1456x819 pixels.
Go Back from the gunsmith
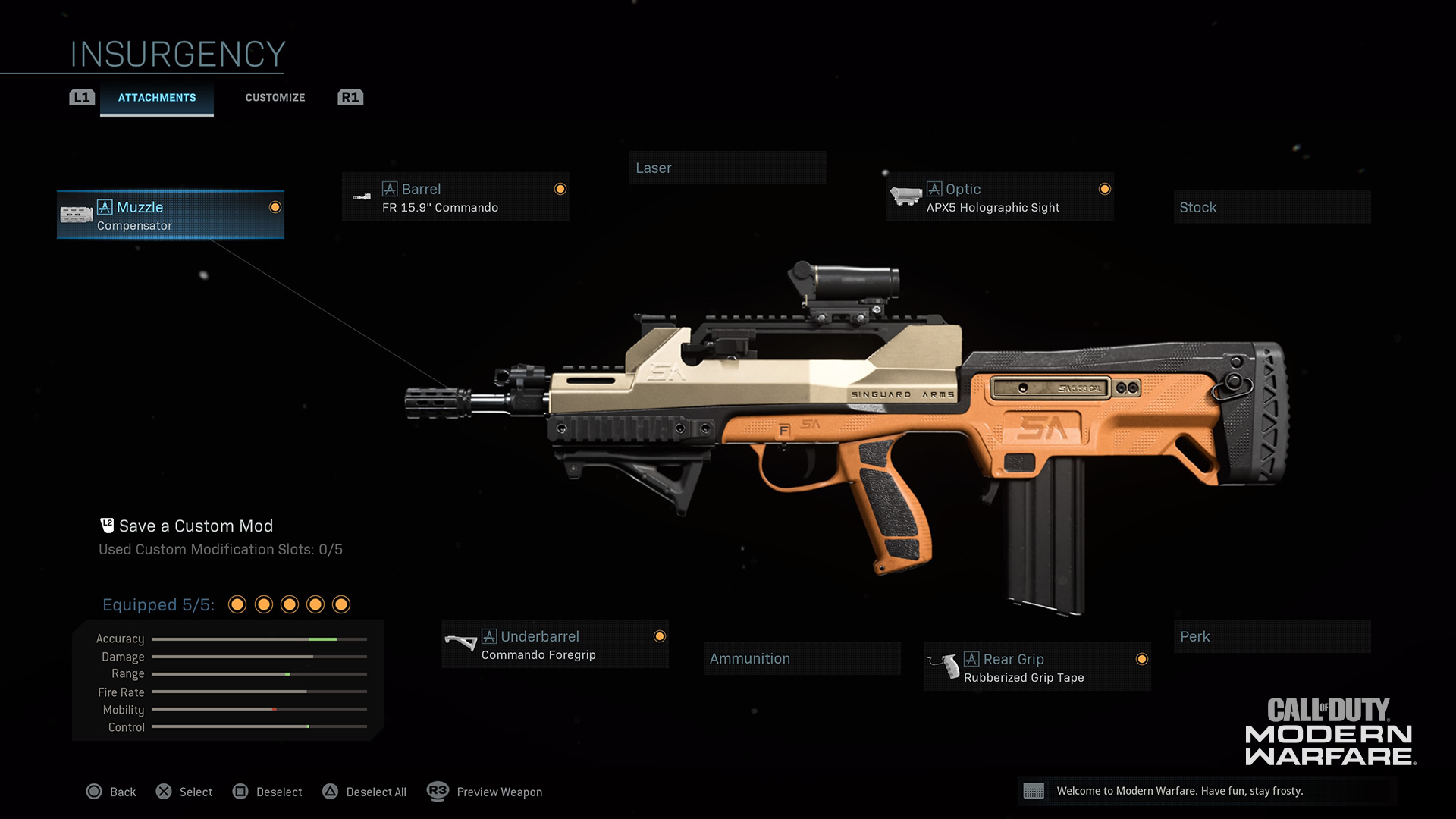(x=111, y=792)
